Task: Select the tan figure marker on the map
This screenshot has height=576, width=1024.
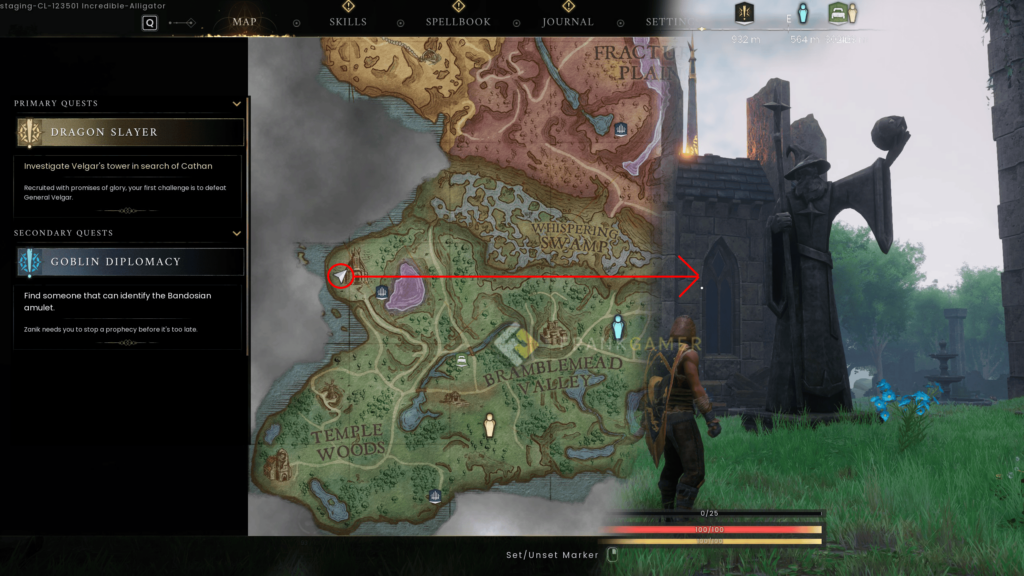Action: (x=490, y=426)
